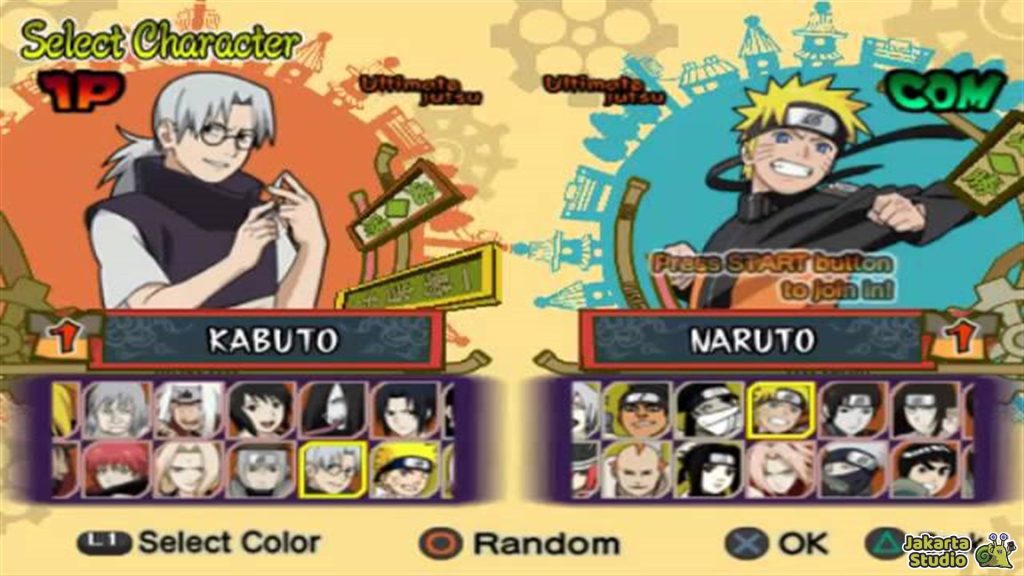Select Sasuke's portrait in the 1P grid
Viewport: 1024px width, 576px height.
tap(405, 410)
